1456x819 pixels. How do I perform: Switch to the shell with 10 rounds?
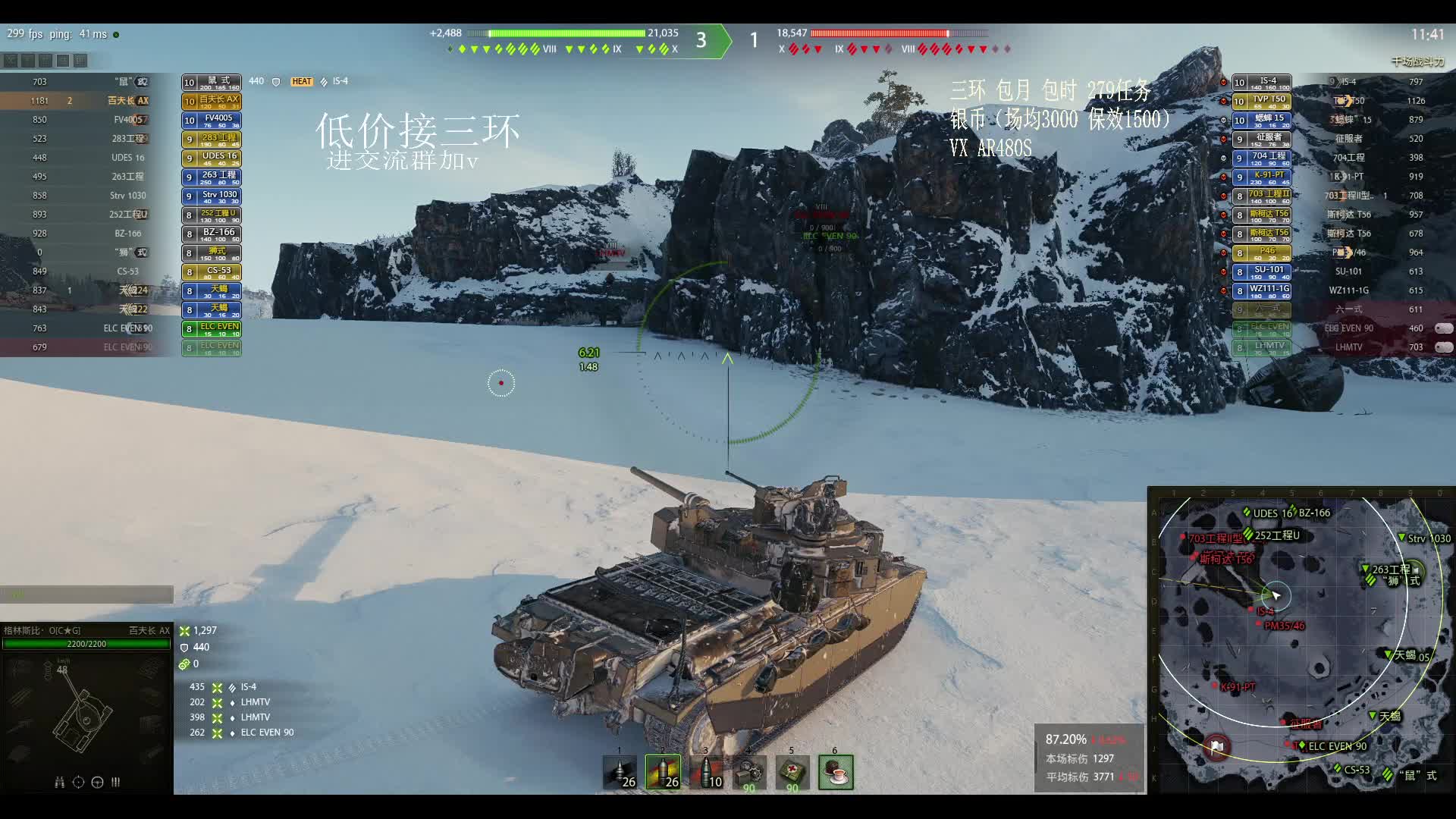[x=706, y=772]
